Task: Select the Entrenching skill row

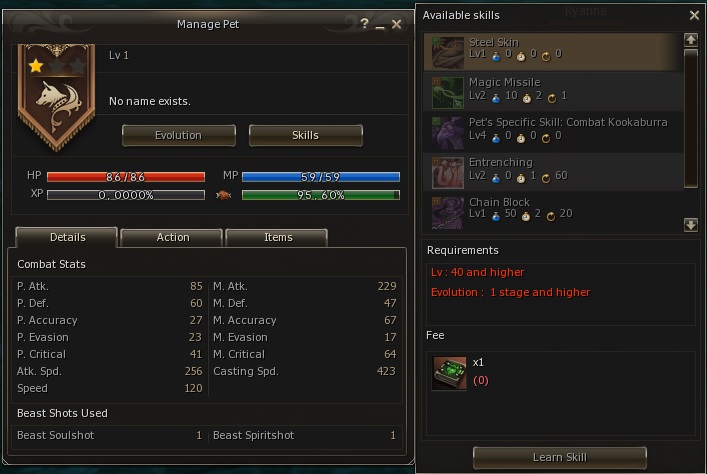Action: (552, 169)
